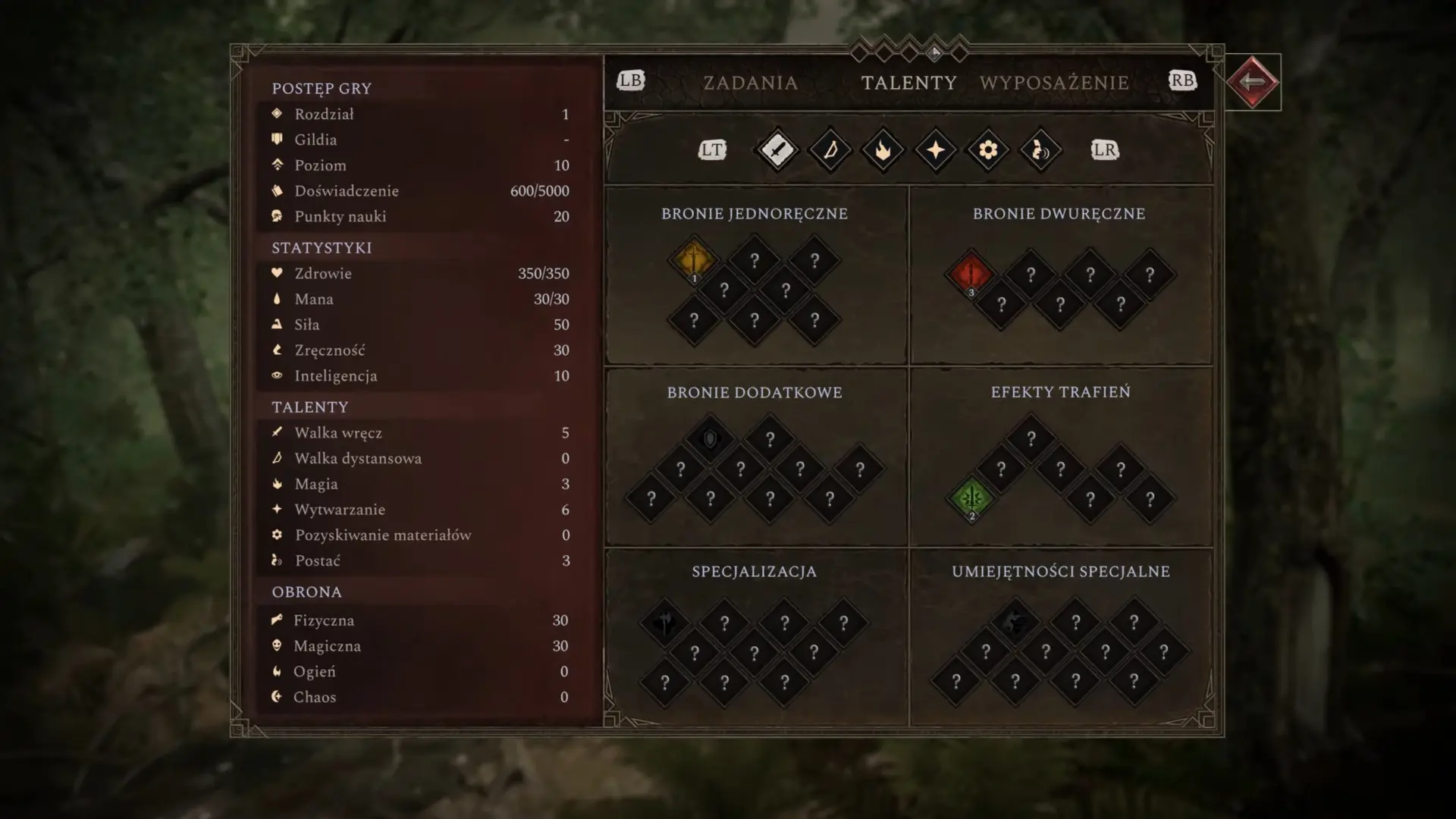Select the bow ranged talent category
Image resolution: width=1456 pixels, height=819 pixels.
pos(830,150)
